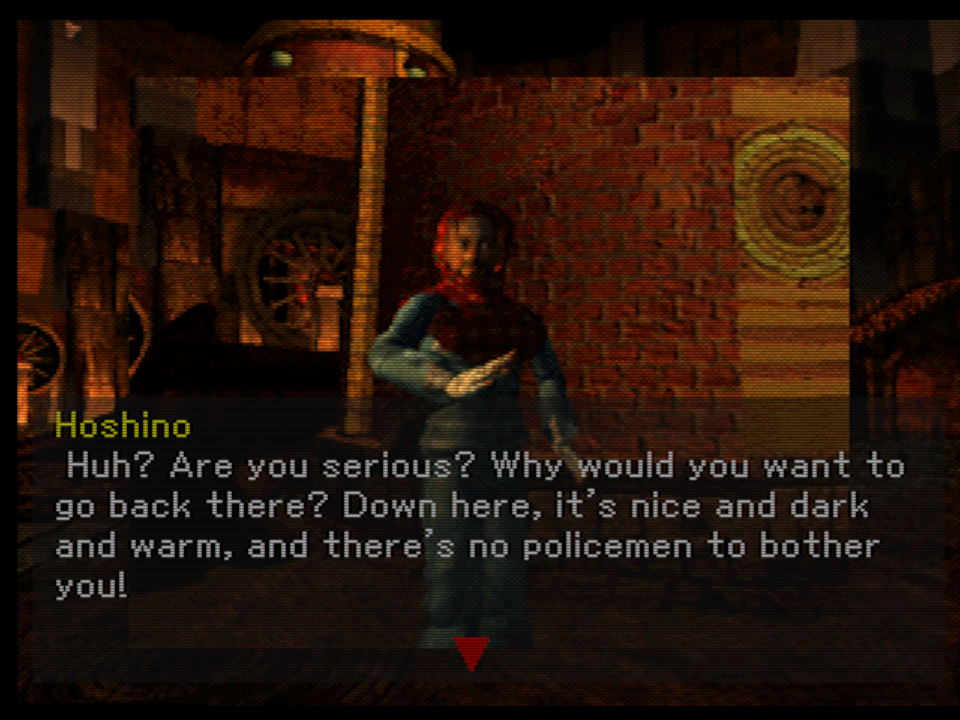Advance dialogue with the red down arrow

point(471,652)
